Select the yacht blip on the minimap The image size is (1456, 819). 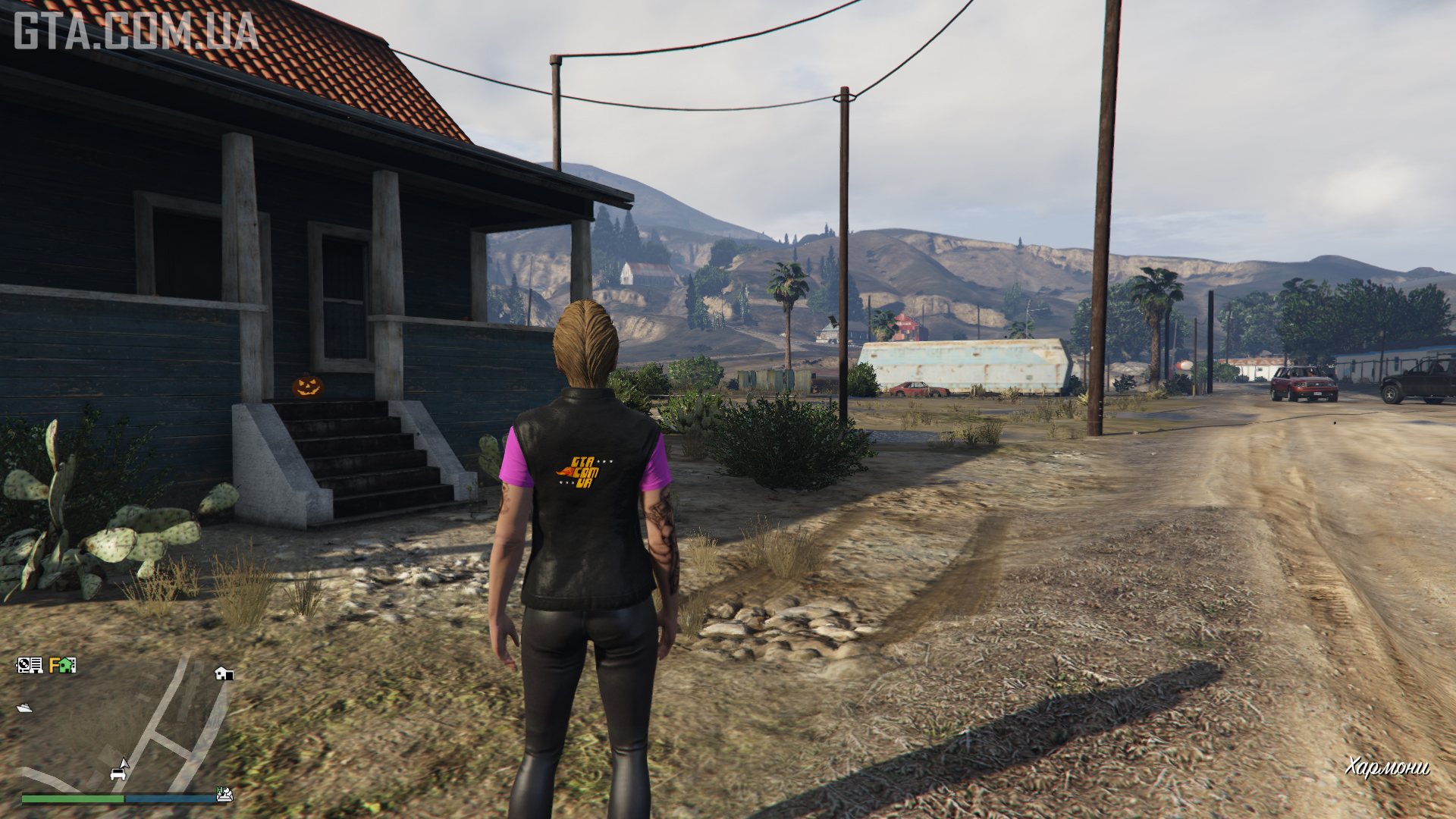click(x=24, y=708)
